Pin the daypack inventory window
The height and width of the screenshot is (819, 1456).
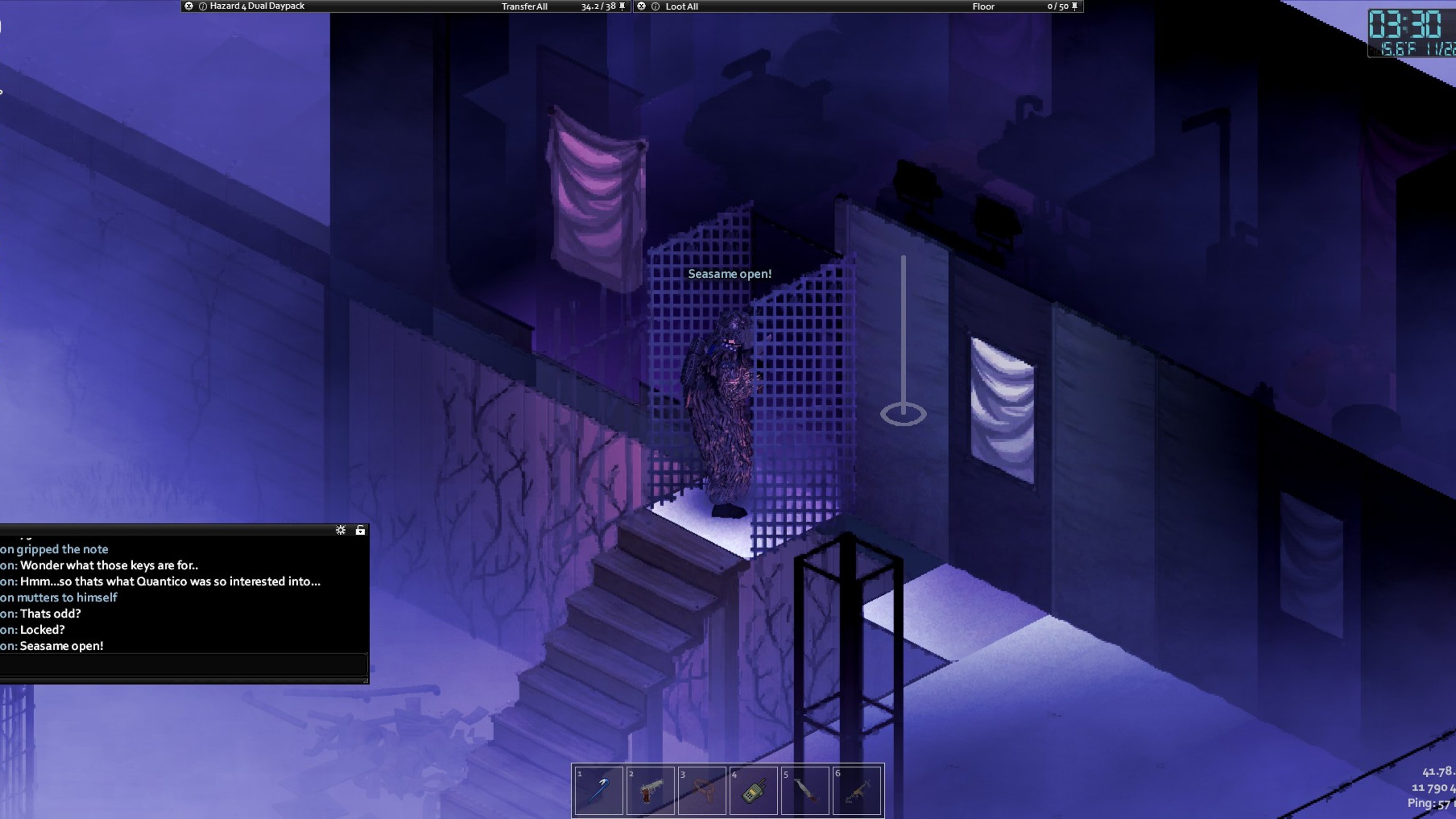pos(622,6)
